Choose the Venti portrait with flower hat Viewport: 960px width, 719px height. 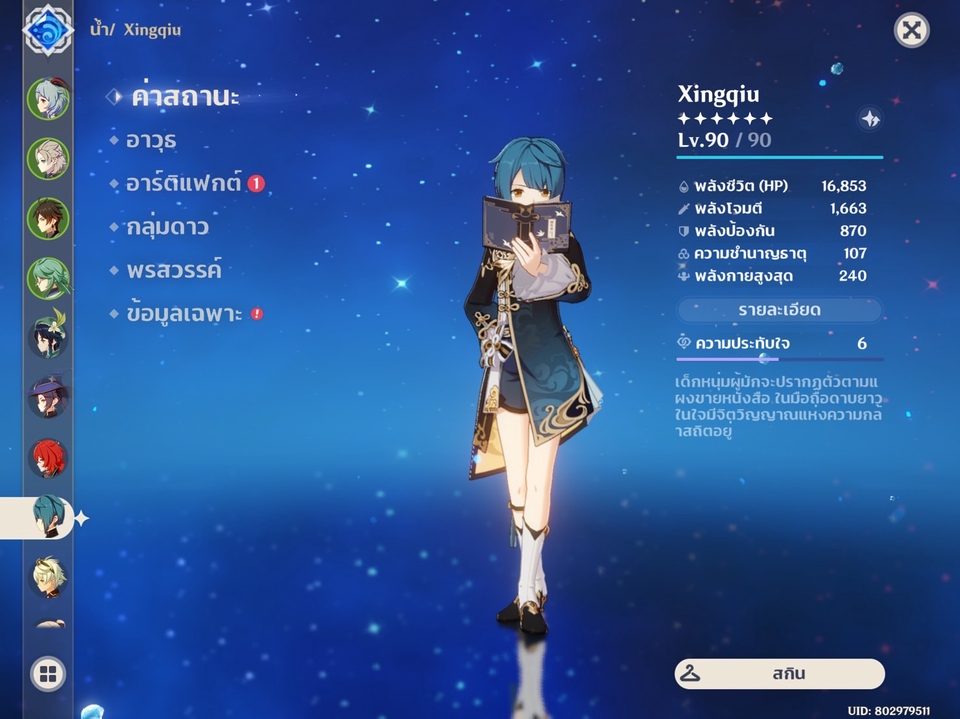[x=48, y=337]
